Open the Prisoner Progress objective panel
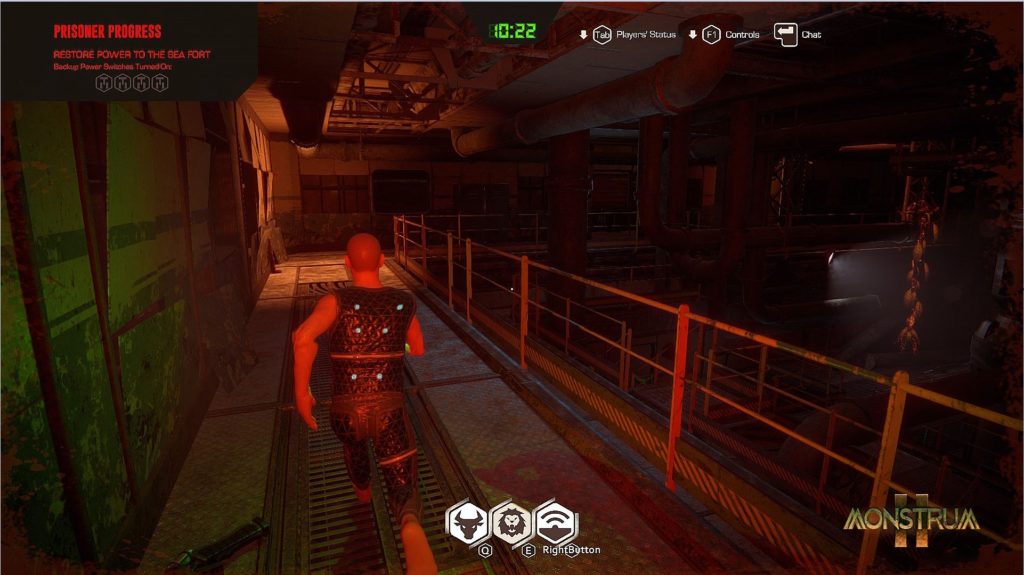Screen dimensions: 1024x575 (107, 31)
